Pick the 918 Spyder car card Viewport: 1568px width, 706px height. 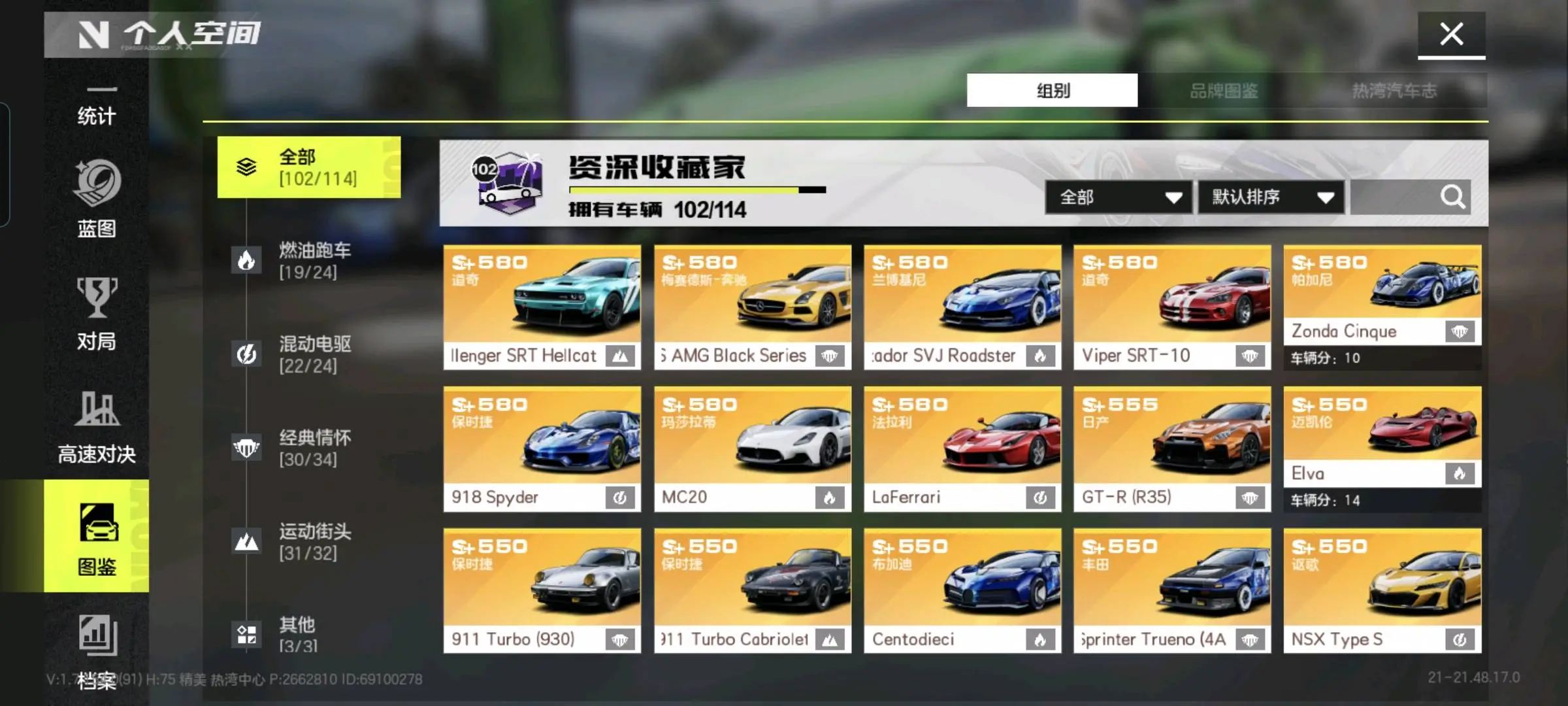pos(542,449)
